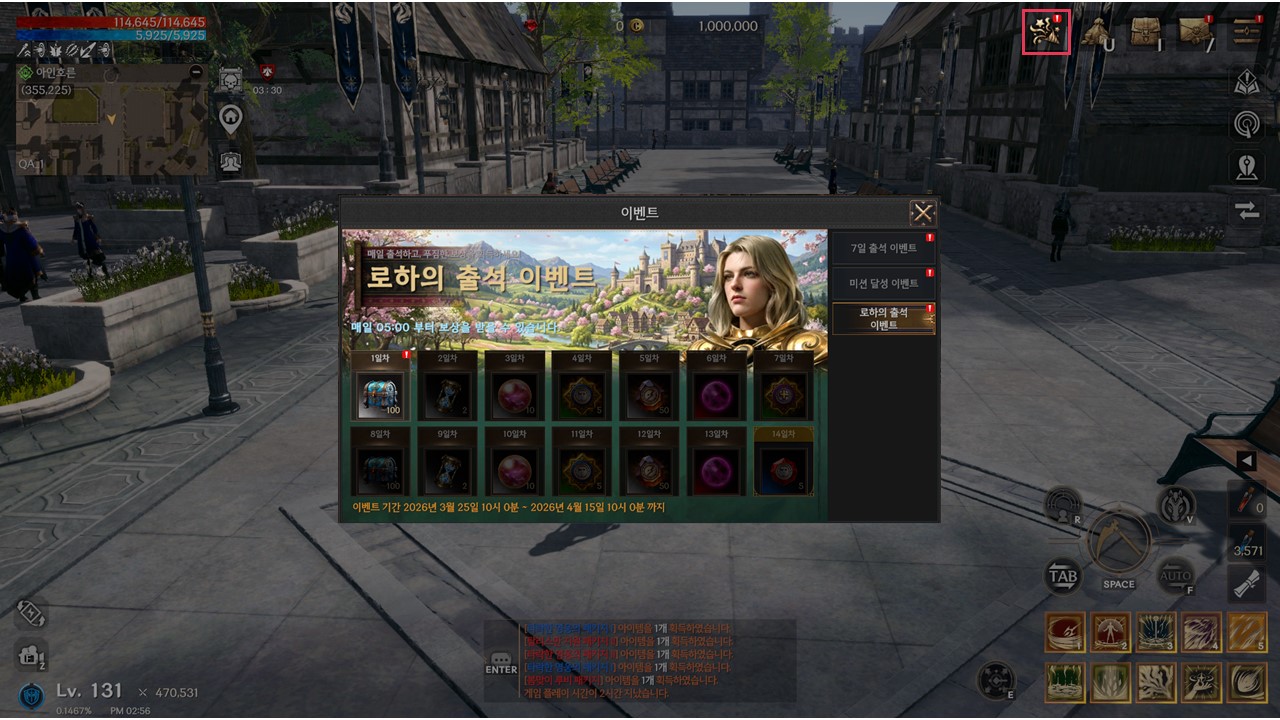Toggle the AUTO combat button
This screenshot has height=720, width=1280.
(1175, 575)
